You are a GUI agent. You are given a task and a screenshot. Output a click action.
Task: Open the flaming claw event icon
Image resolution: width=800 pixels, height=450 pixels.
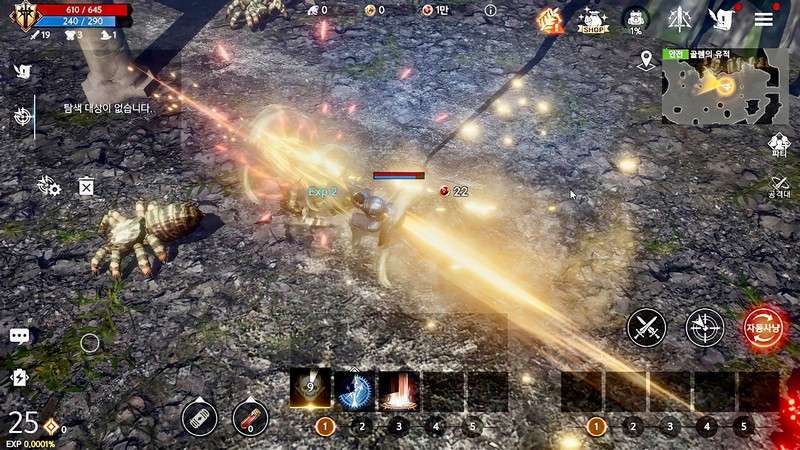point(549,19)
